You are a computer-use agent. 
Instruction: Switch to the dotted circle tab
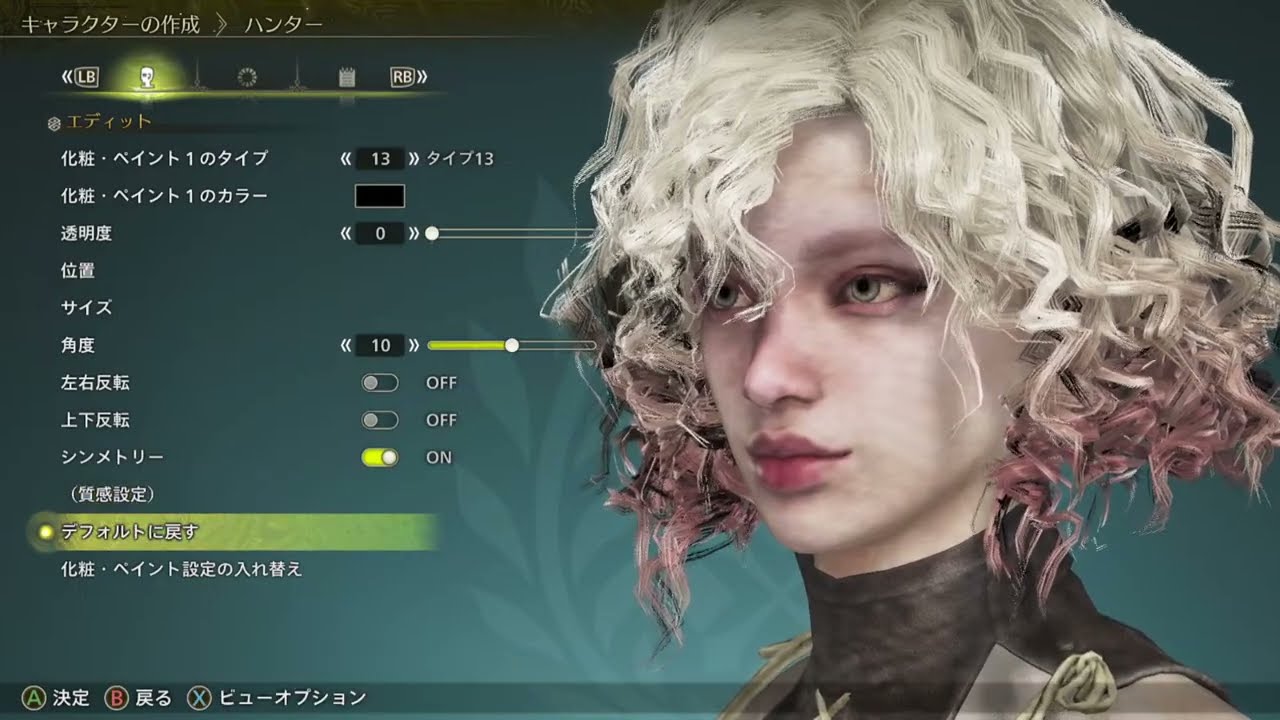pos(247,77)
